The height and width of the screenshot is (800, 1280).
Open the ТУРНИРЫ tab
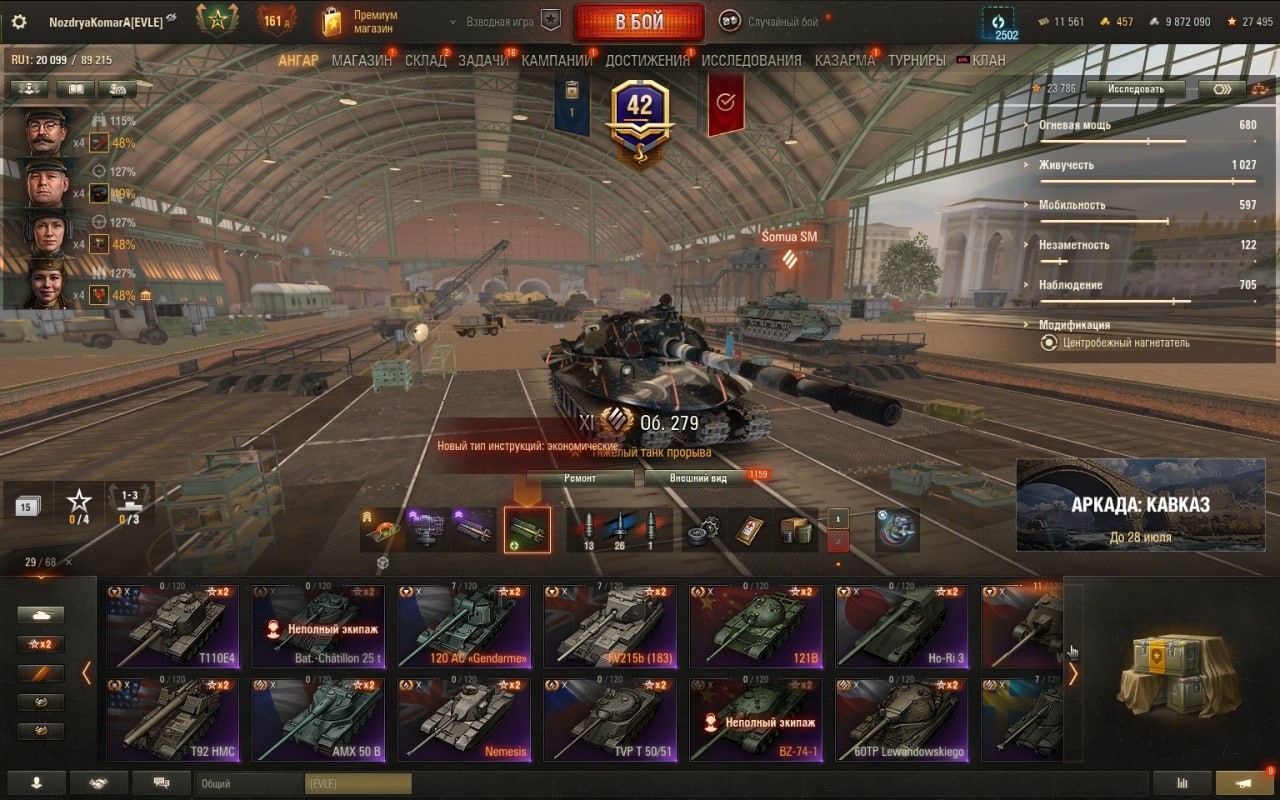coord(916,60)
